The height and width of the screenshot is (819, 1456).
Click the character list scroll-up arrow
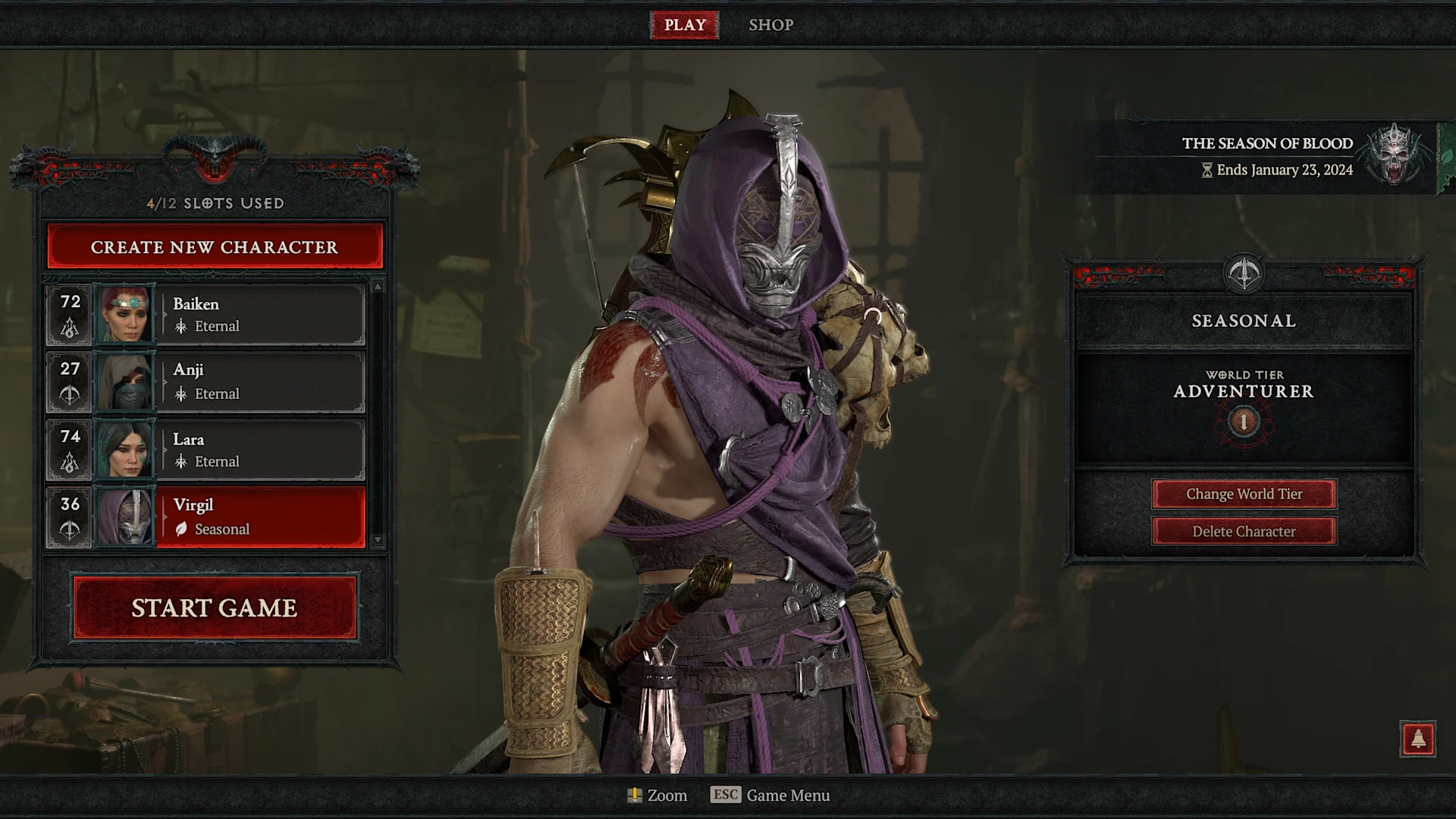(378, 287)
